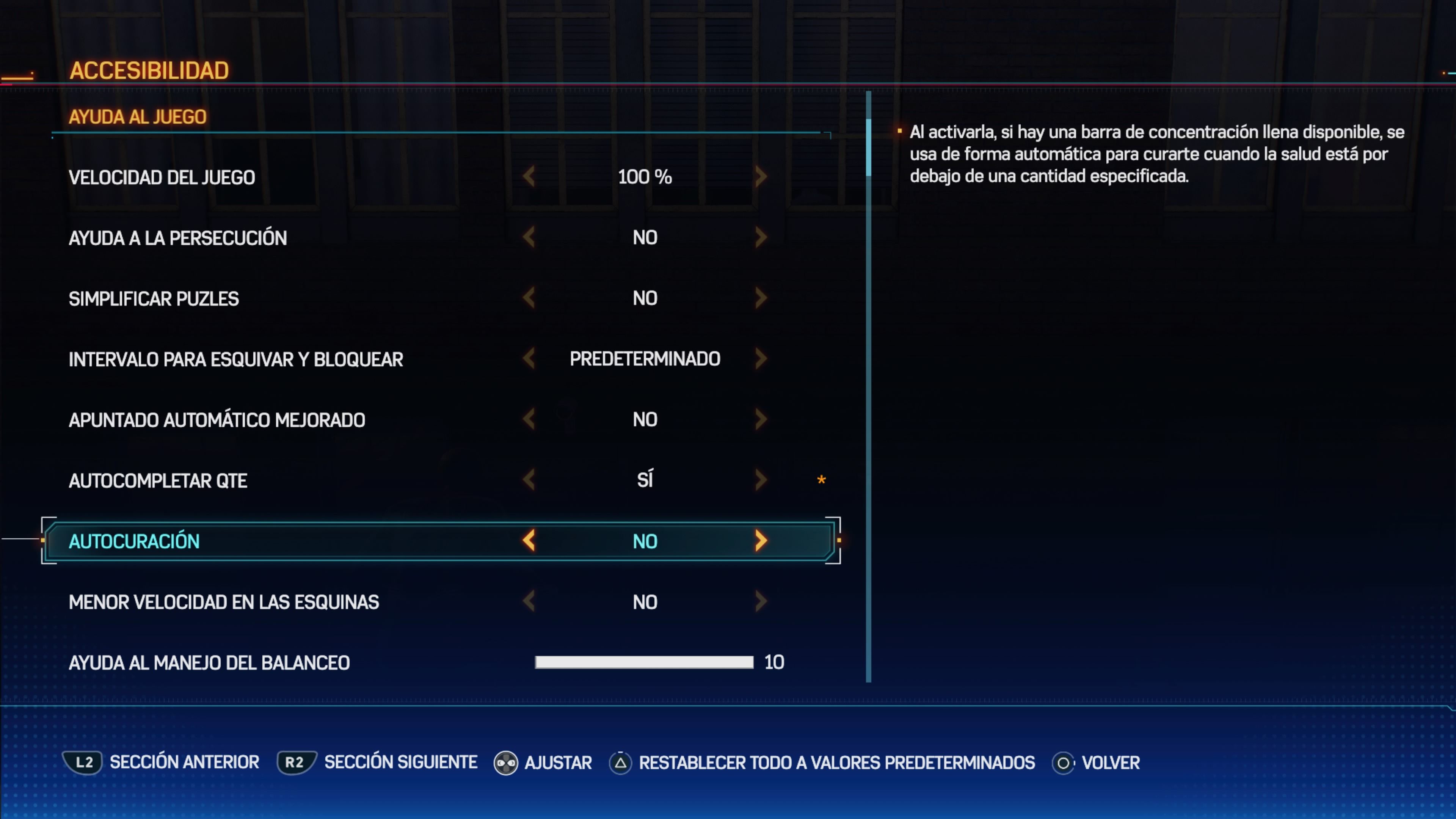Select the Accesibilidad section header
Viewport: 1456px width, 819px height.
click(x=150, y=70)
